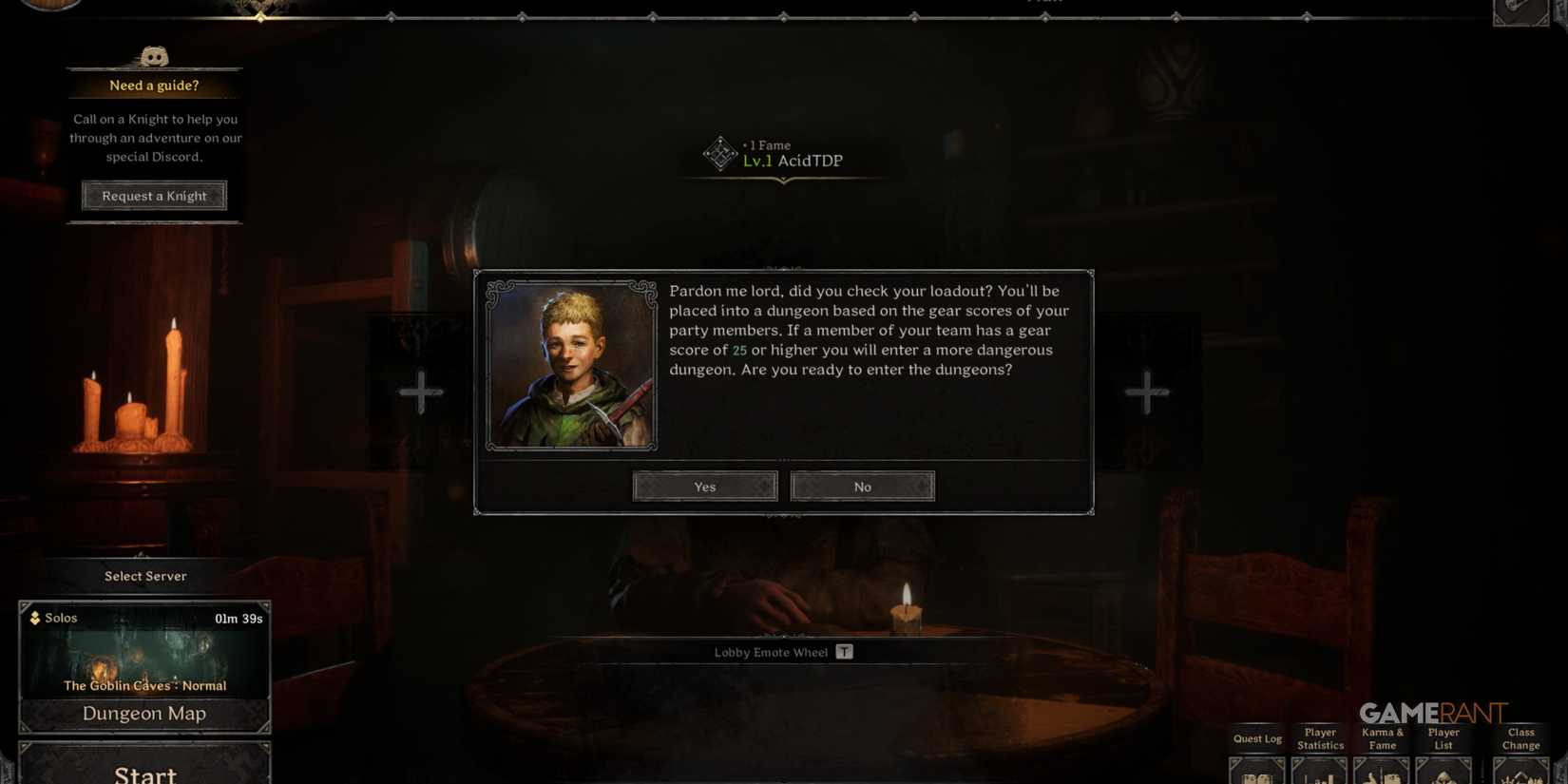Click the fame crest beside Lv.1 AcidTDP
Screen dimensions: 1568x784
[x=719, y=154]
